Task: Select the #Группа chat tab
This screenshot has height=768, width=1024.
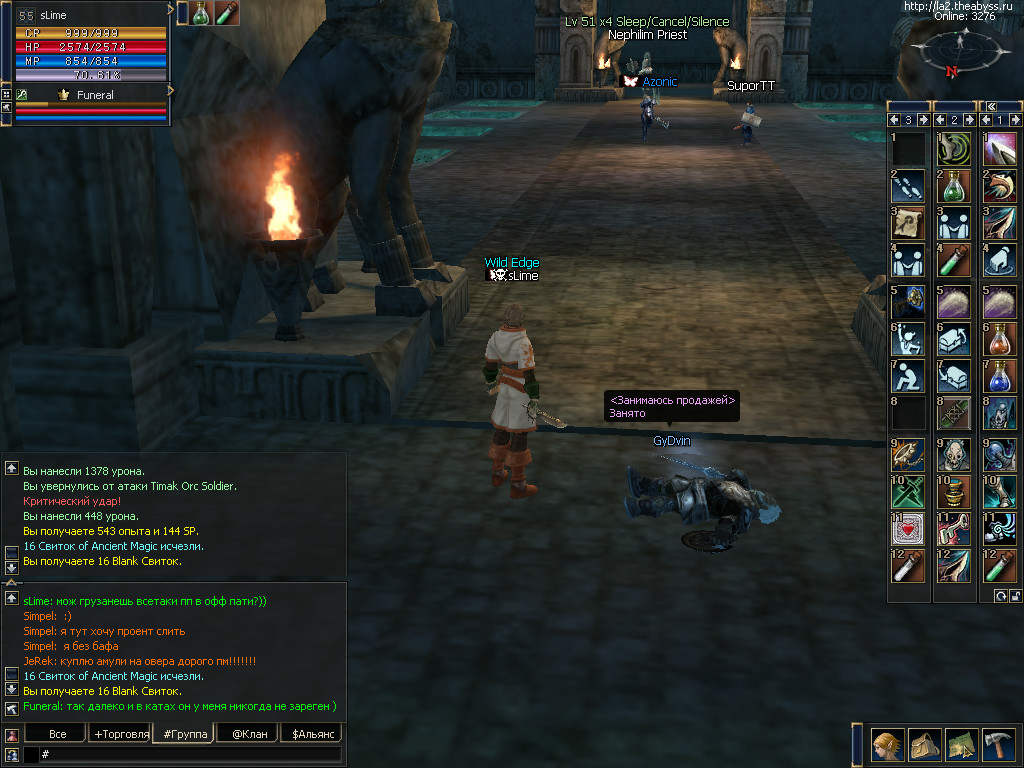Action: click(184, 734)
